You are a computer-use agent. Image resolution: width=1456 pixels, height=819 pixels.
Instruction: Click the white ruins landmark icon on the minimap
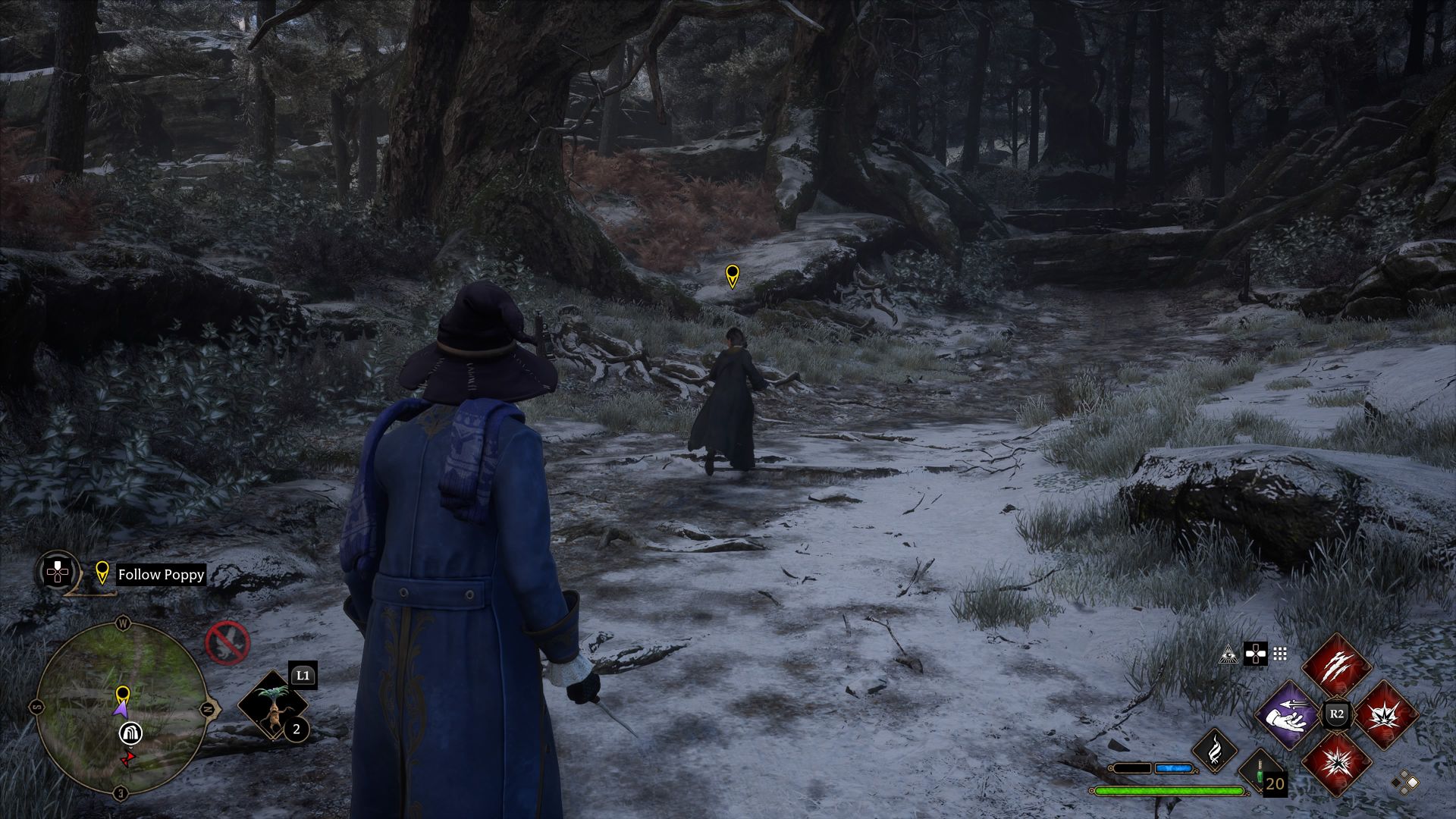point(131,734)
